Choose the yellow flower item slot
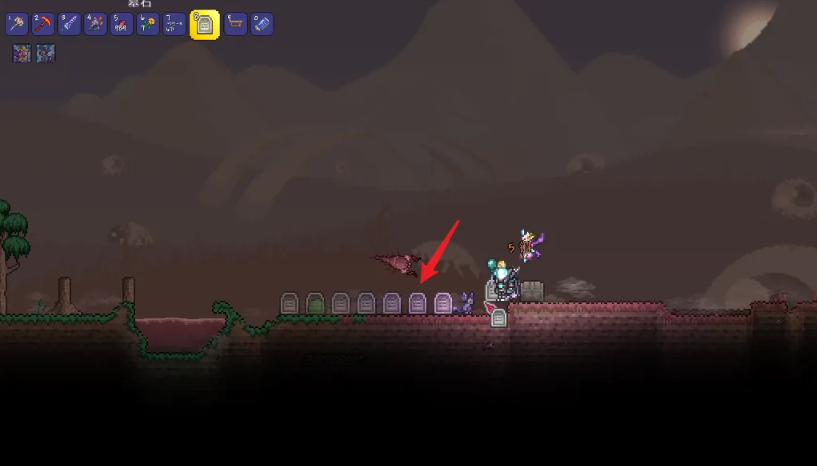This screenshot has height=466, width=817. pyautogui.click(x=147, y=25)
